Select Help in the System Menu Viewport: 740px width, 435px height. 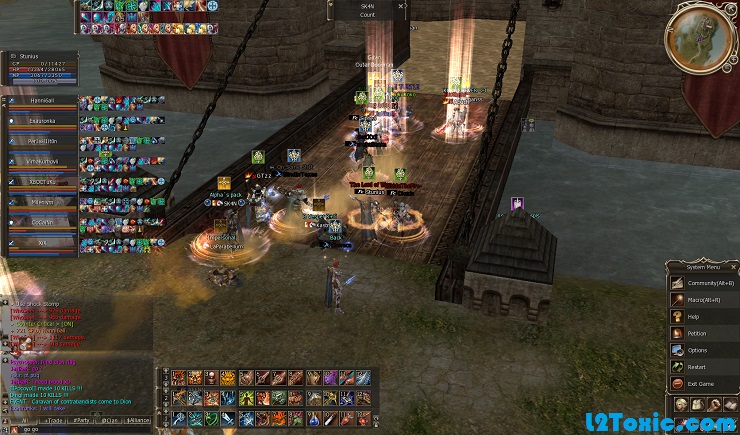click(703, 317)
